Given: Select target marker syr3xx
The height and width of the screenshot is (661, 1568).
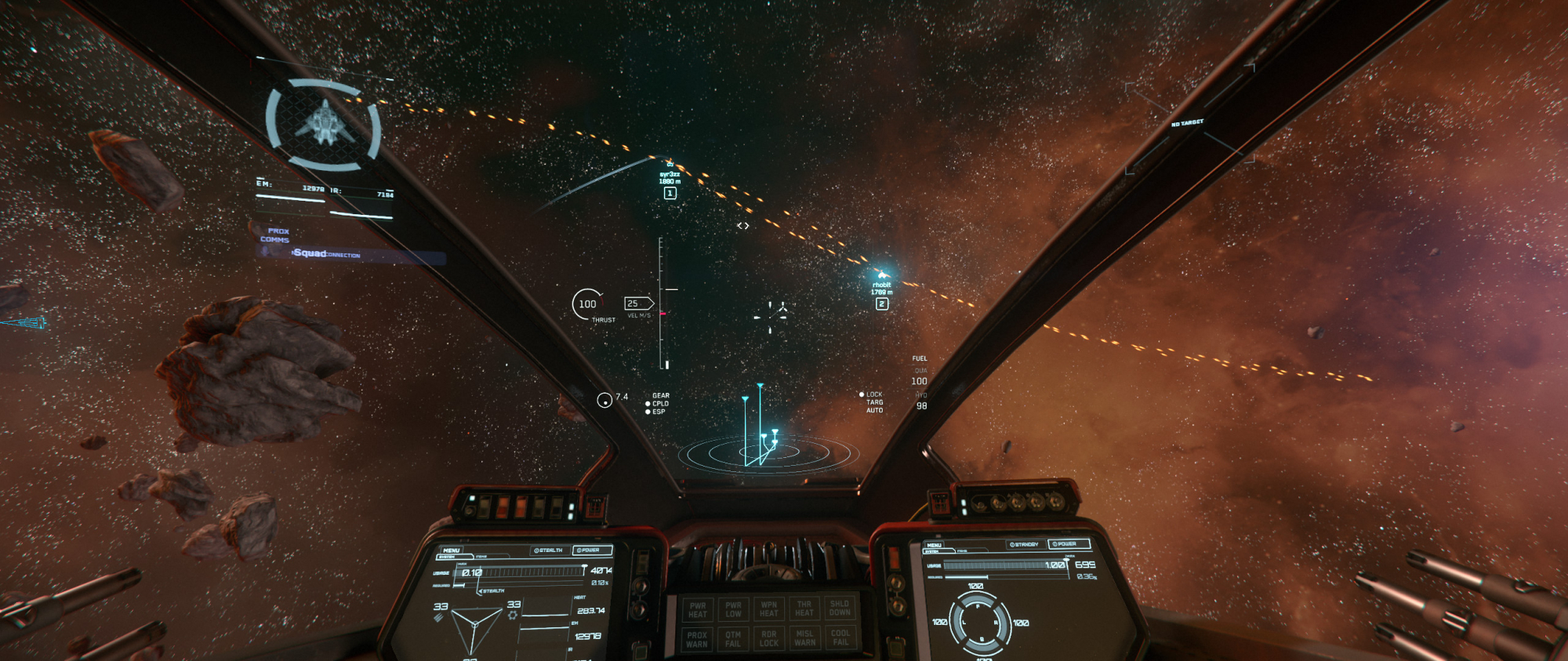Looking at the screenshot, I should [670, 179].
